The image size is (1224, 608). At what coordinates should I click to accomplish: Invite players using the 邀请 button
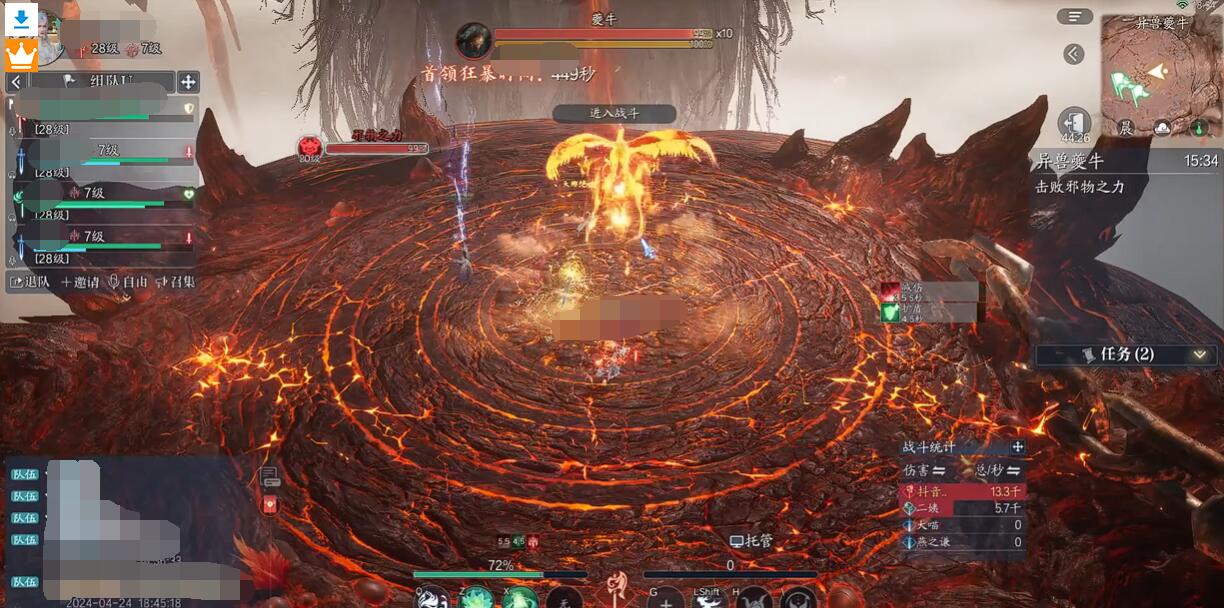(81, 282)
